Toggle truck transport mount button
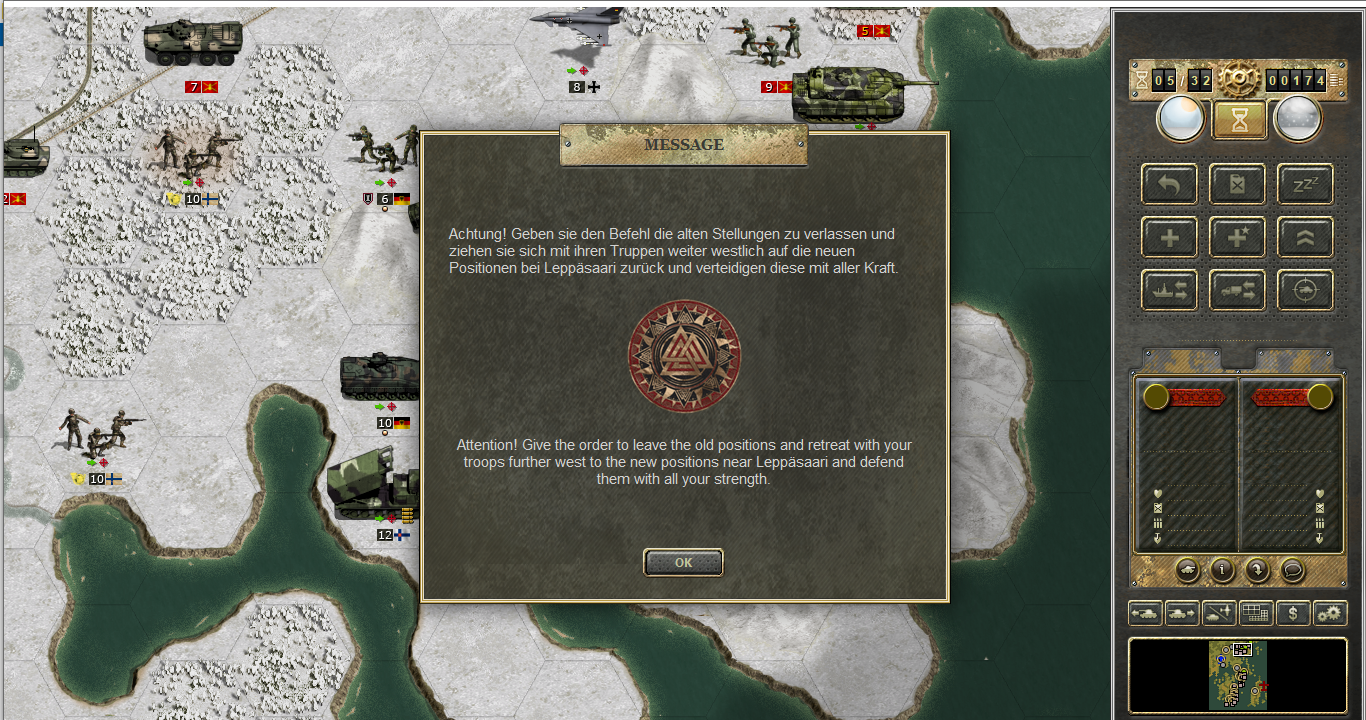 [1238, 290]
